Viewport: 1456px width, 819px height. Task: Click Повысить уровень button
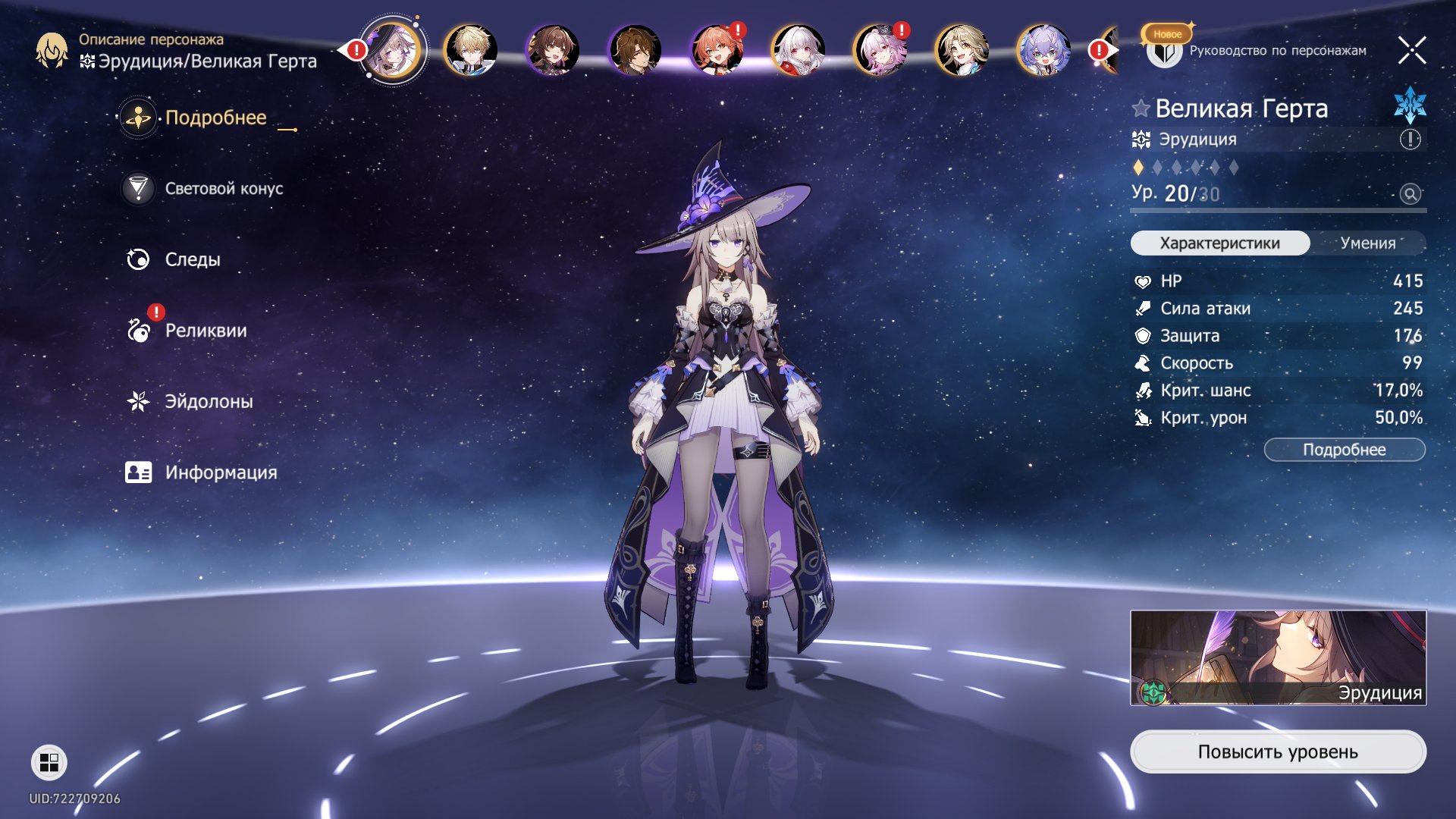pyautogui.click(x=1277, y=752)
